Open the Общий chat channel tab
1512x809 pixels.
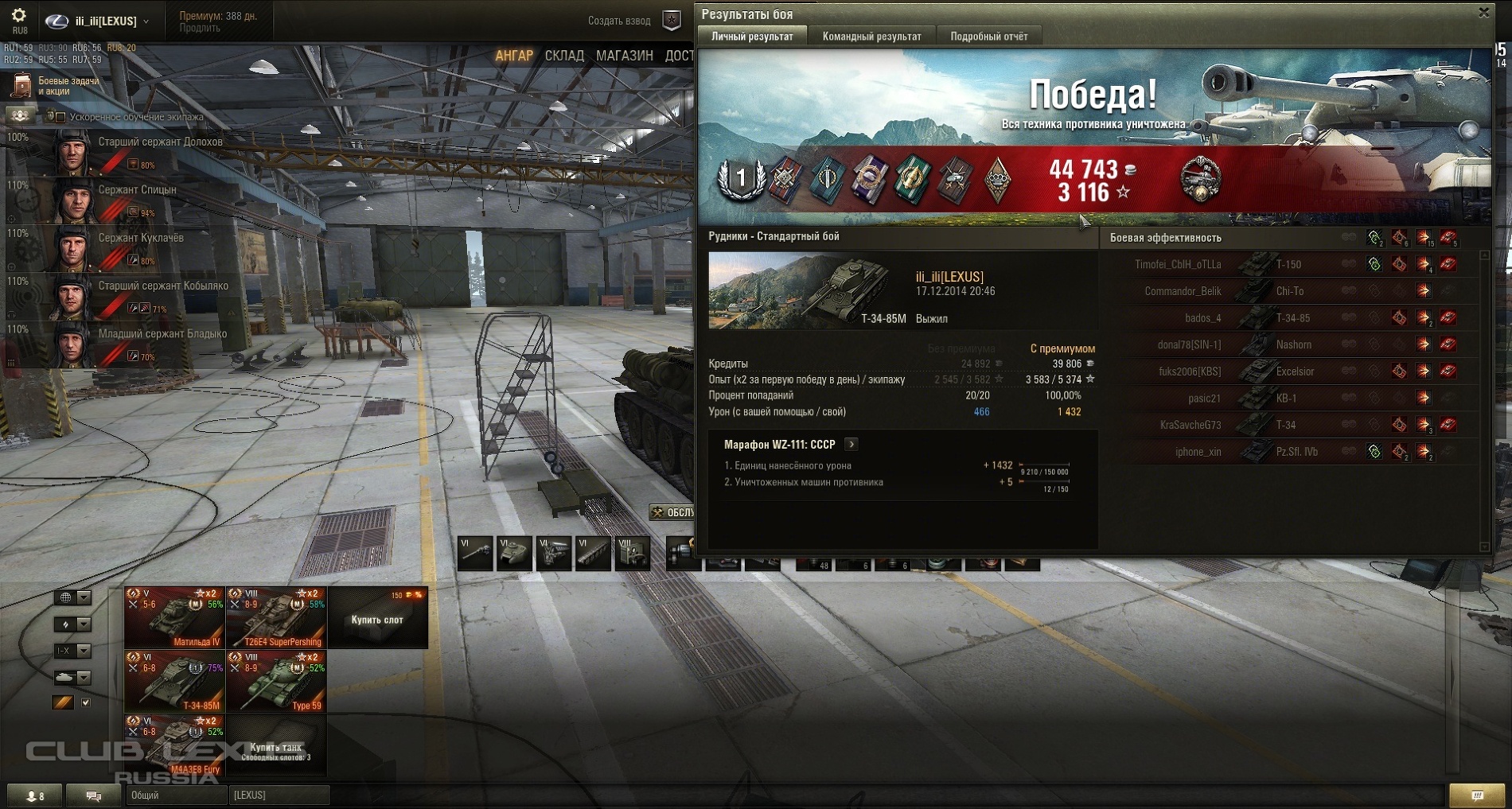pos(173,795)
